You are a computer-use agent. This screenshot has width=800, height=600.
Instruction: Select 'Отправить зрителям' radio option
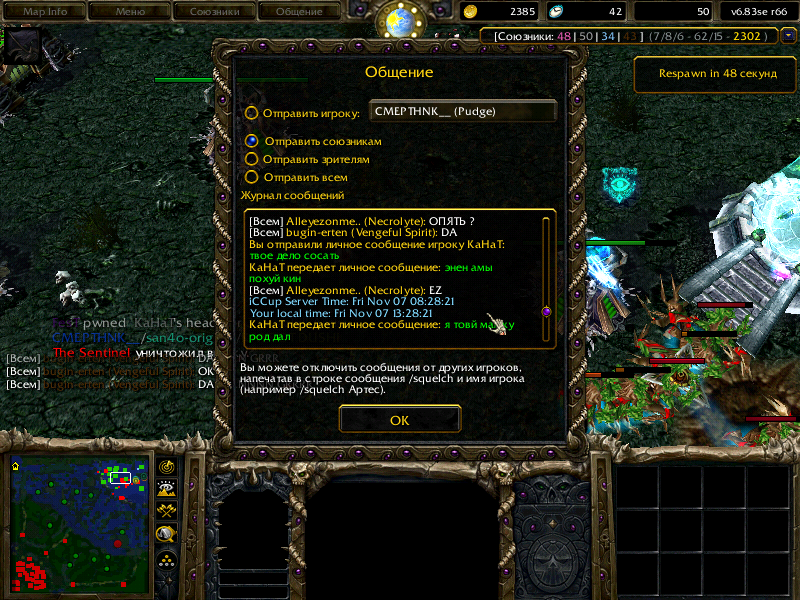(252, 159)
